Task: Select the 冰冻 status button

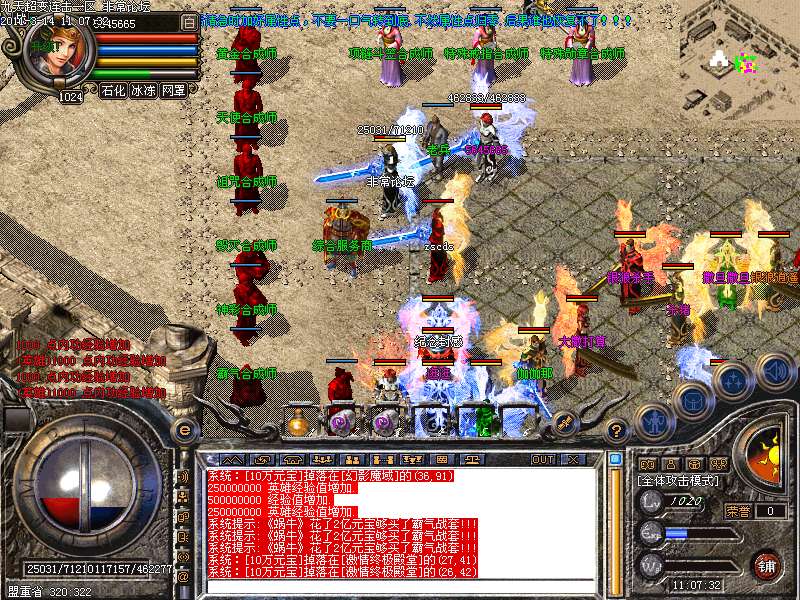Action: click(143, 90)
